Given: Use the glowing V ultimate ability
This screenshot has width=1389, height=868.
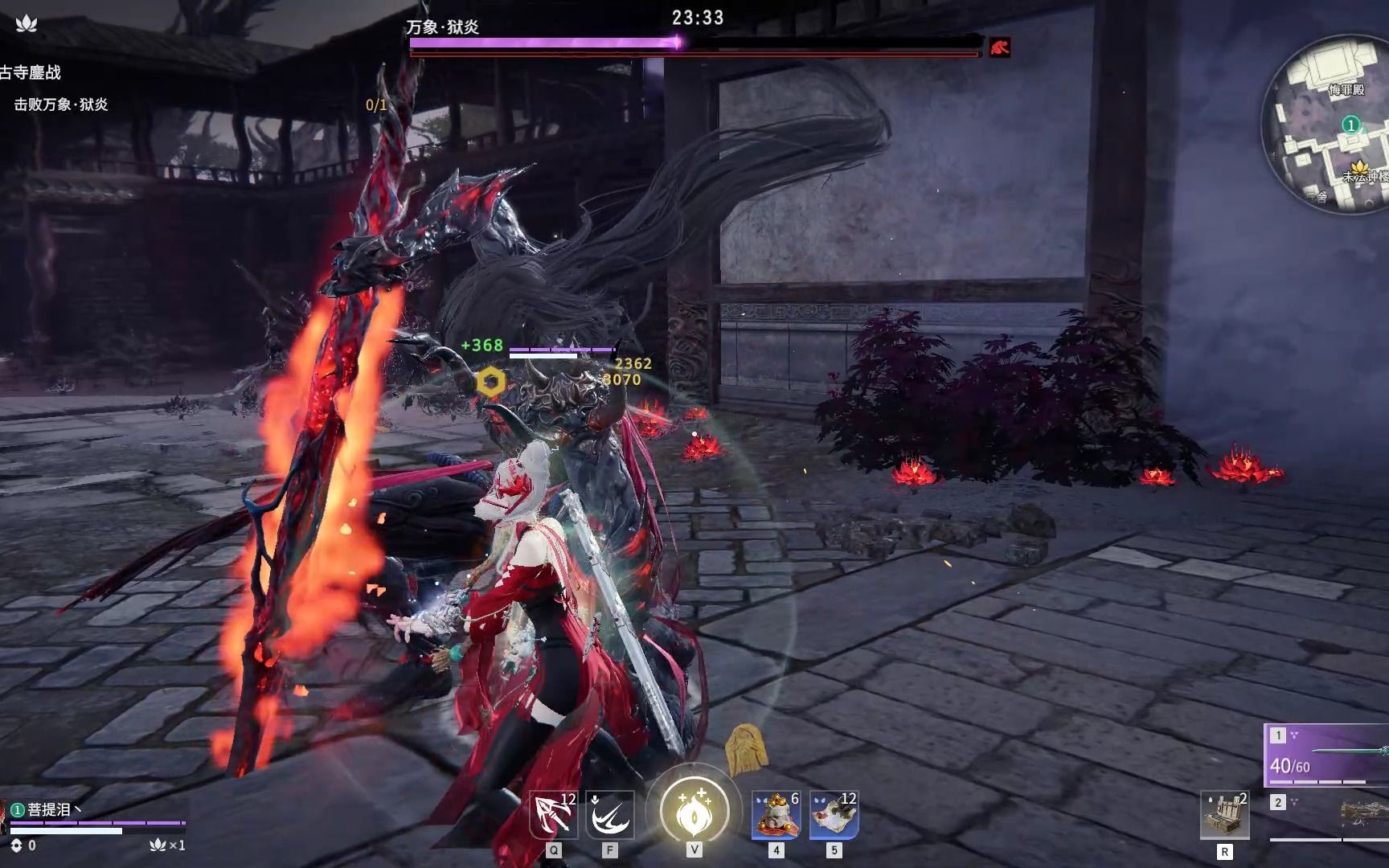Looking at the screenshot, I should pyautogui.click(x=694, y=812).
